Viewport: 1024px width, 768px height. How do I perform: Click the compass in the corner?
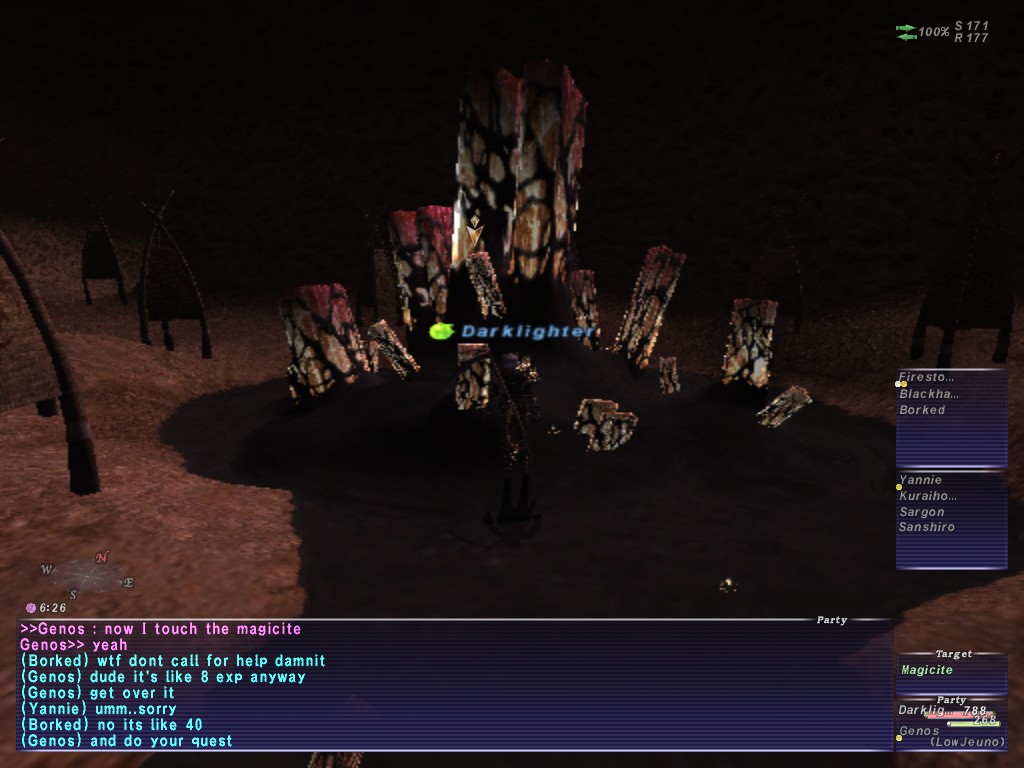[88, 575]
